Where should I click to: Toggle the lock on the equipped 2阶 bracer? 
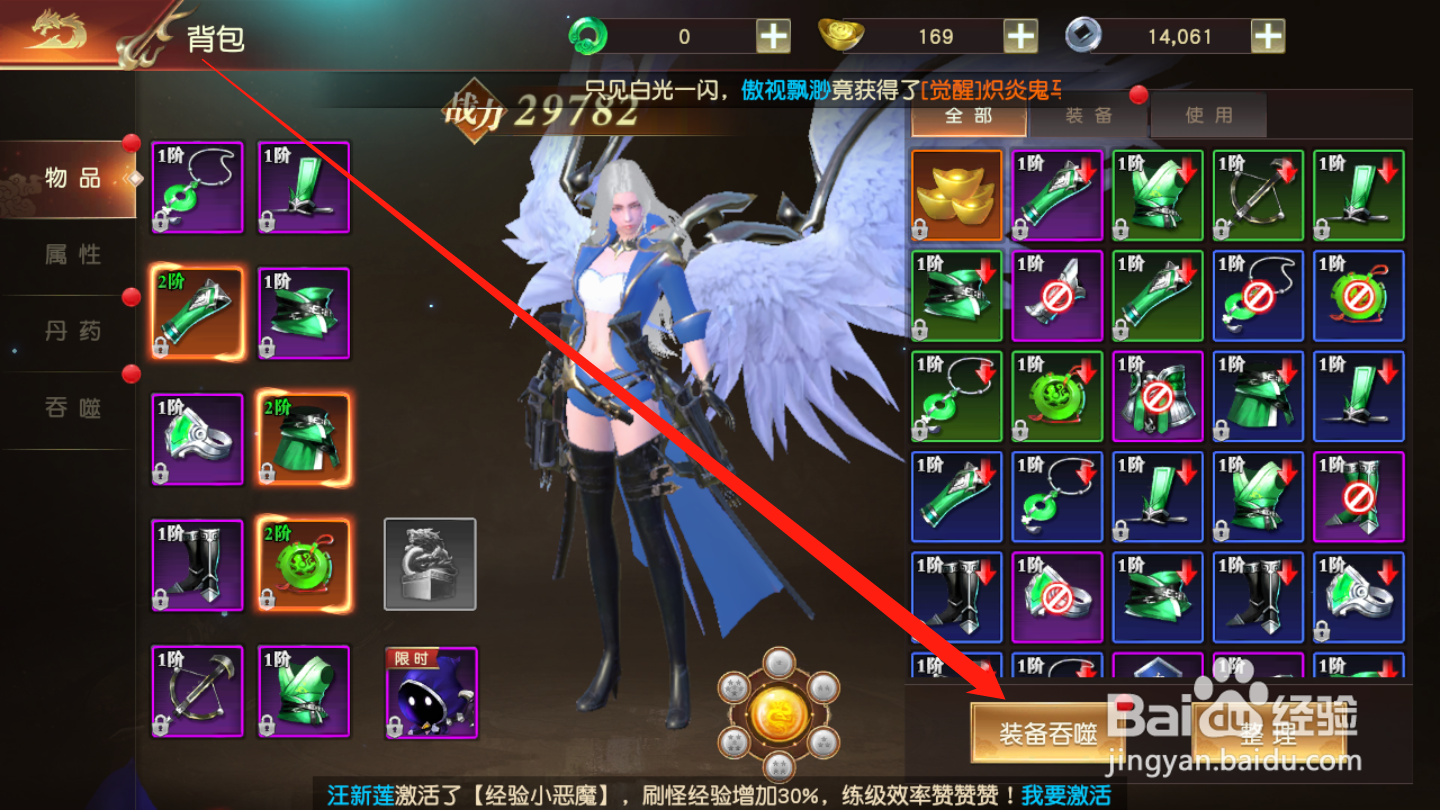pyautogui.click(x=162, y=348)
